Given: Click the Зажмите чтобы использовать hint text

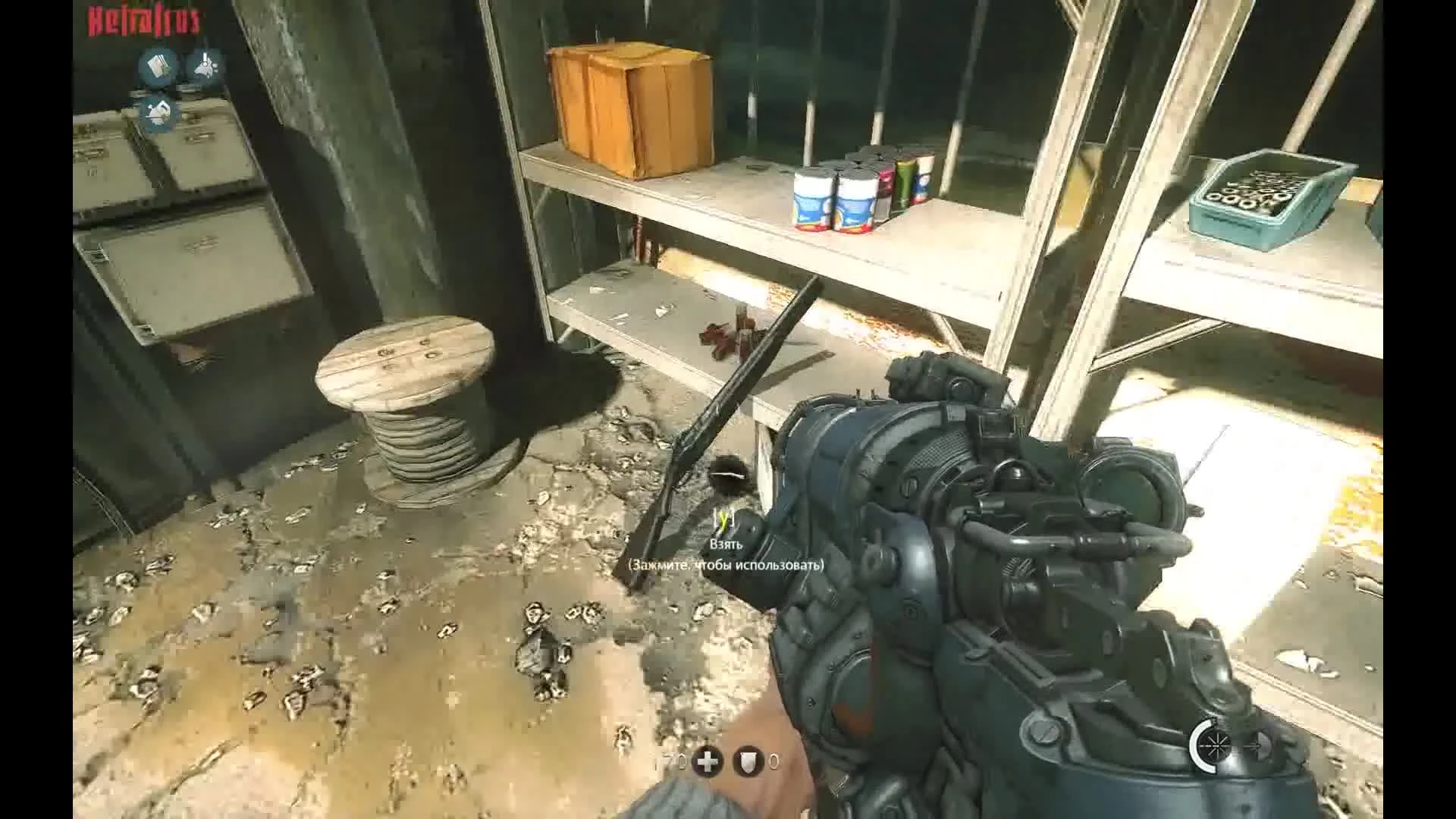Looking at the screenshot, I should click(x=726, y=565).
